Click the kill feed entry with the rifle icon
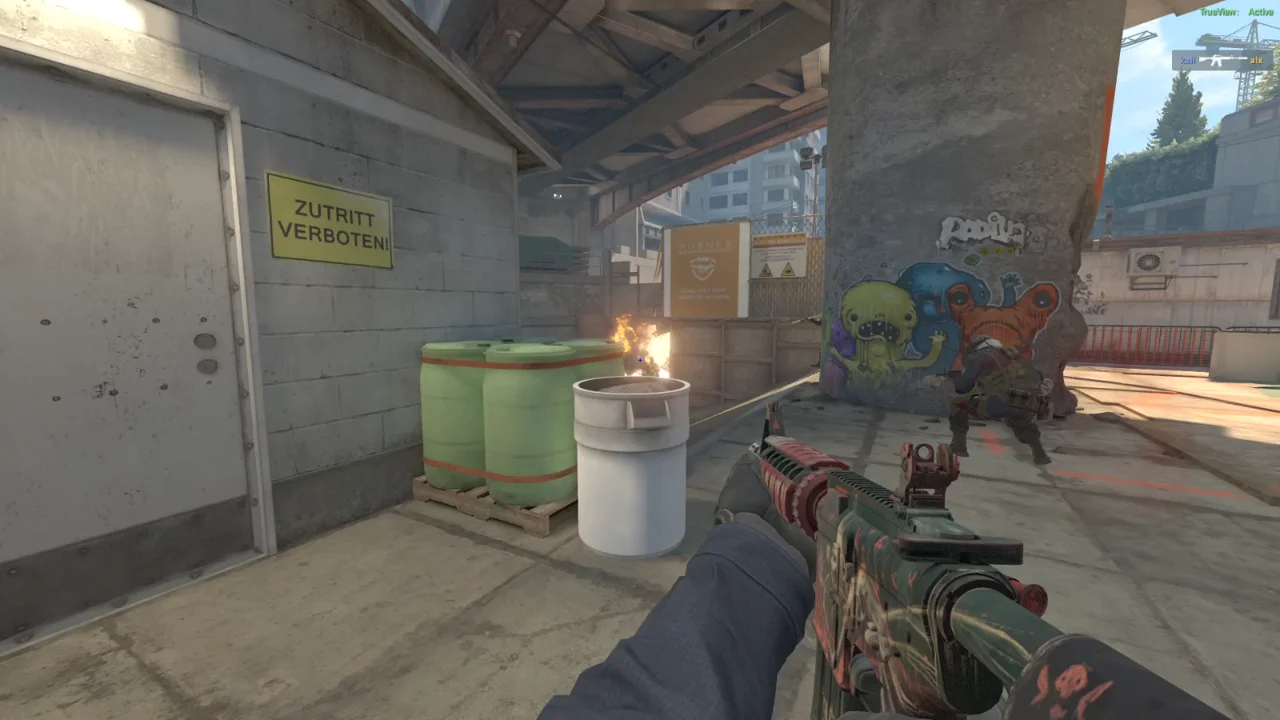This screenshot has width=1280, height=720. coord(1222,60)
